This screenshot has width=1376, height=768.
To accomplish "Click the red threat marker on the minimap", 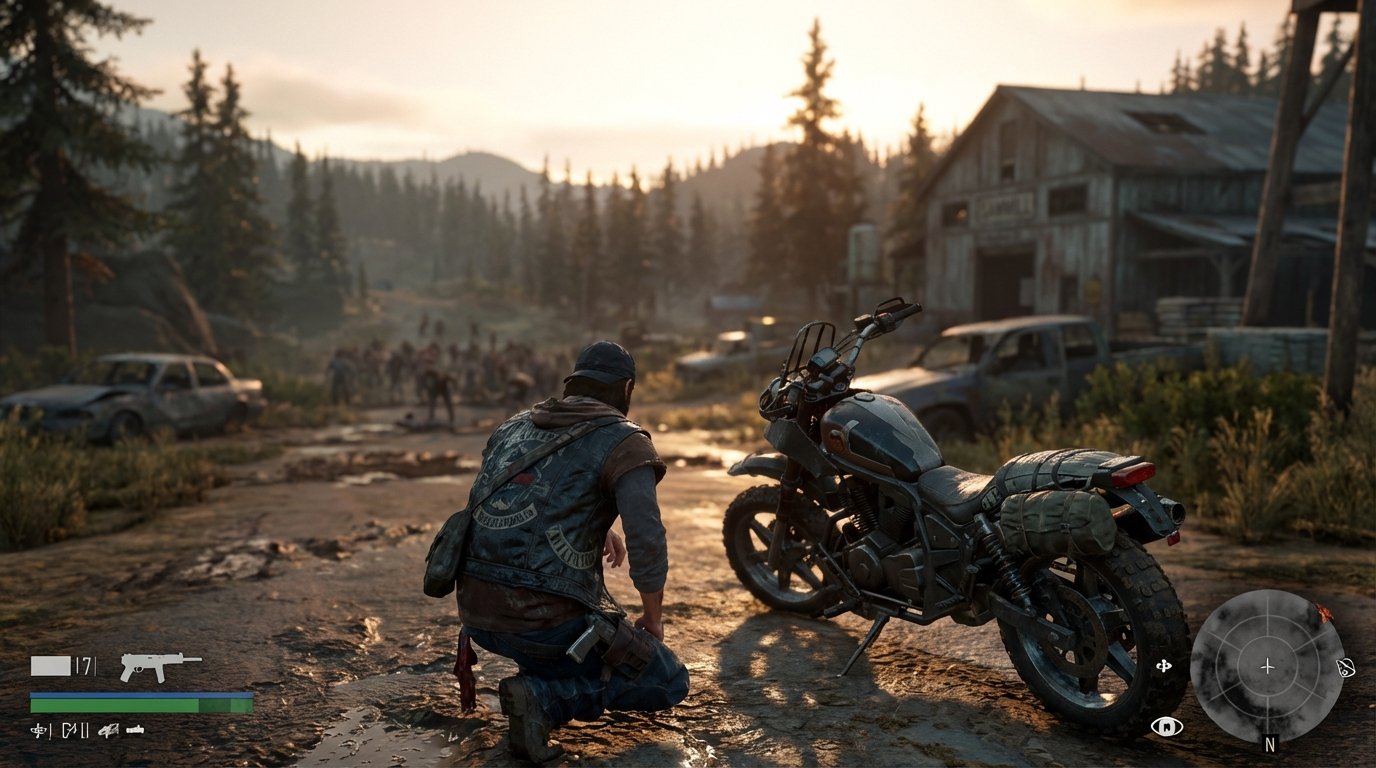I will 1324,612.
